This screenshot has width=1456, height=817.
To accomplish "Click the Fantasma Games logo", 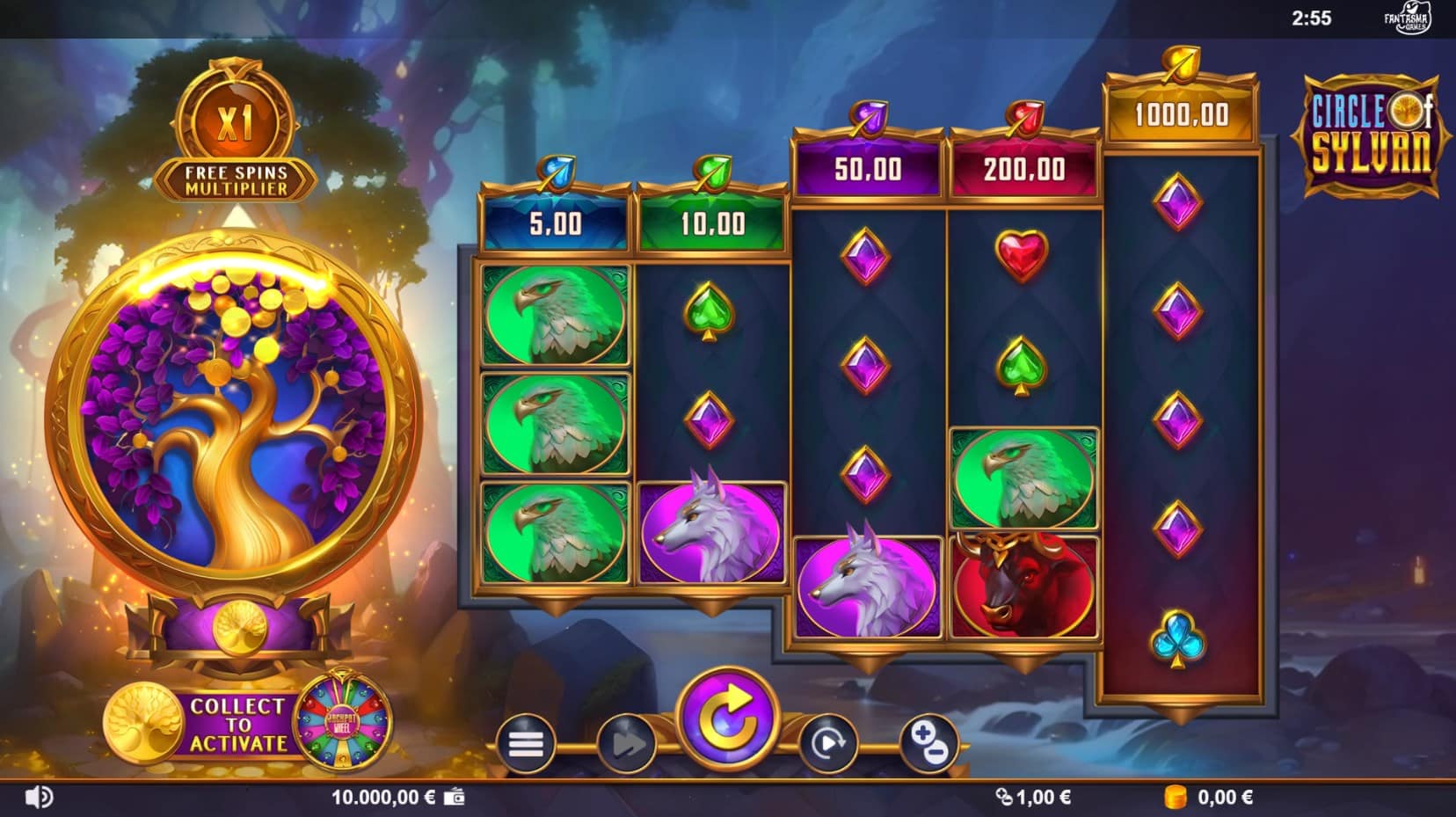I will point(1409,18).
